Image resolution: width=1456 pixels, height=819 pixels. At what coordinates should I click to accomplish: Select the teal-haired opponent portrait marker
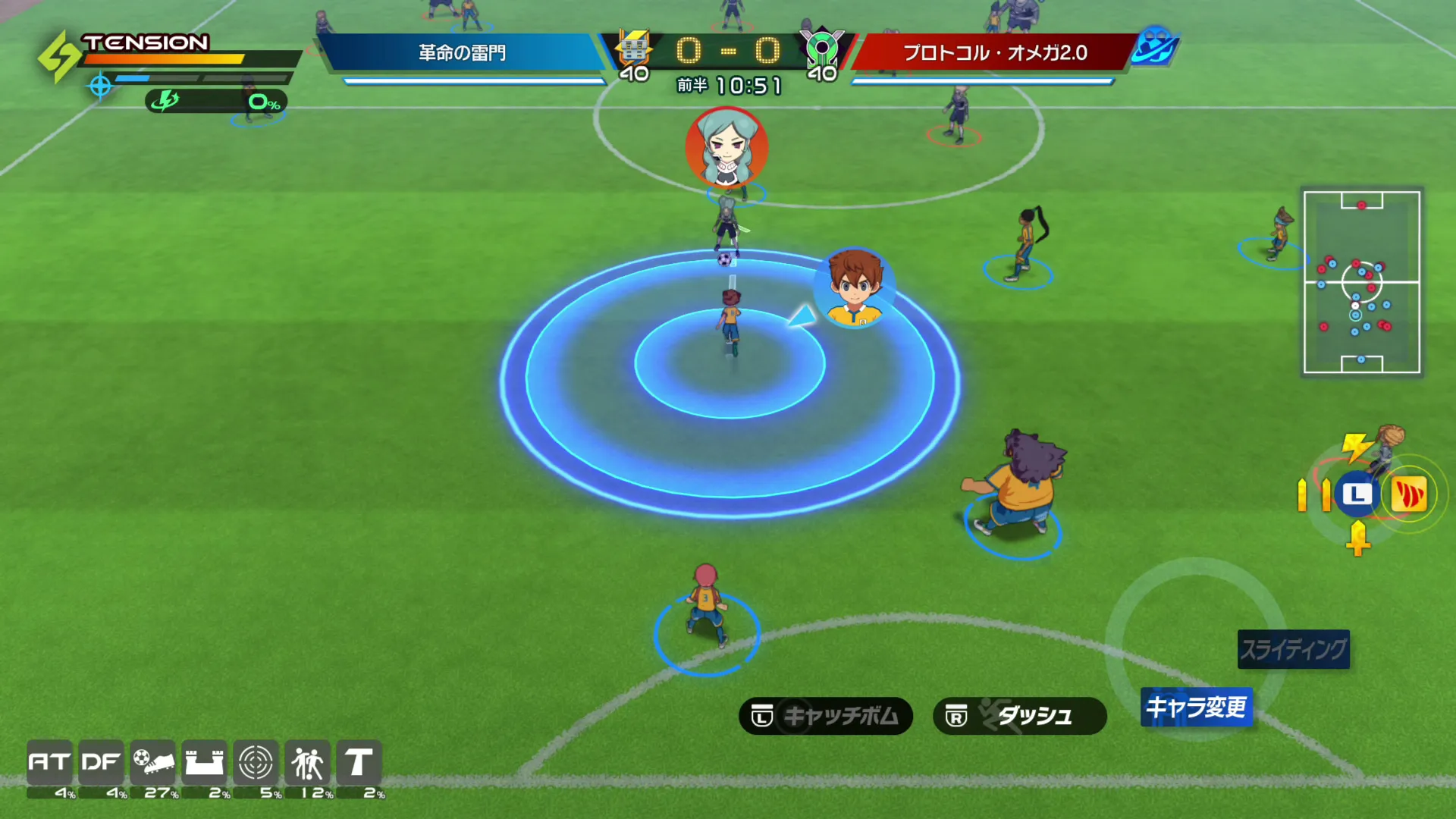726,147
